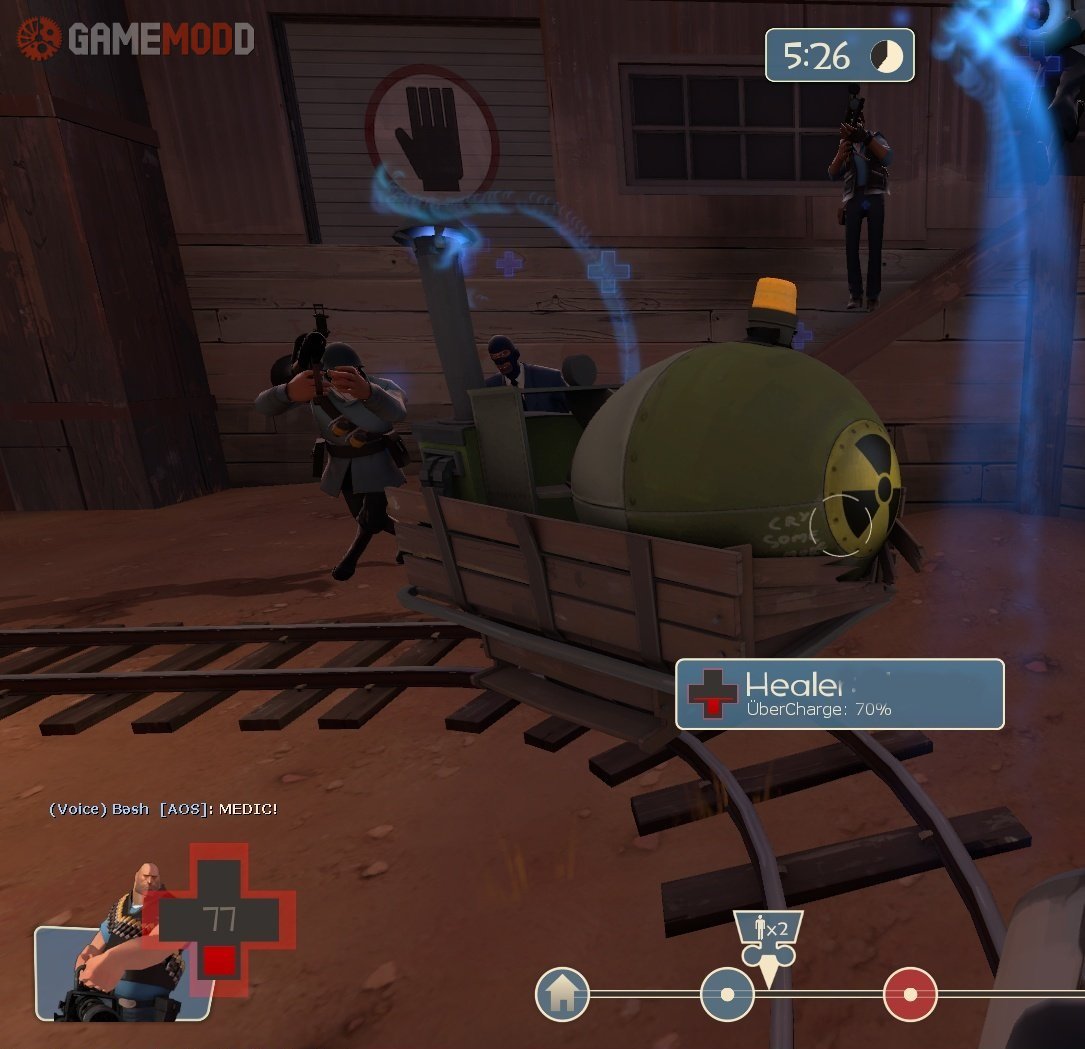
Task: Select the blue checkpoint on the payload track
Action: coord(727,994)
